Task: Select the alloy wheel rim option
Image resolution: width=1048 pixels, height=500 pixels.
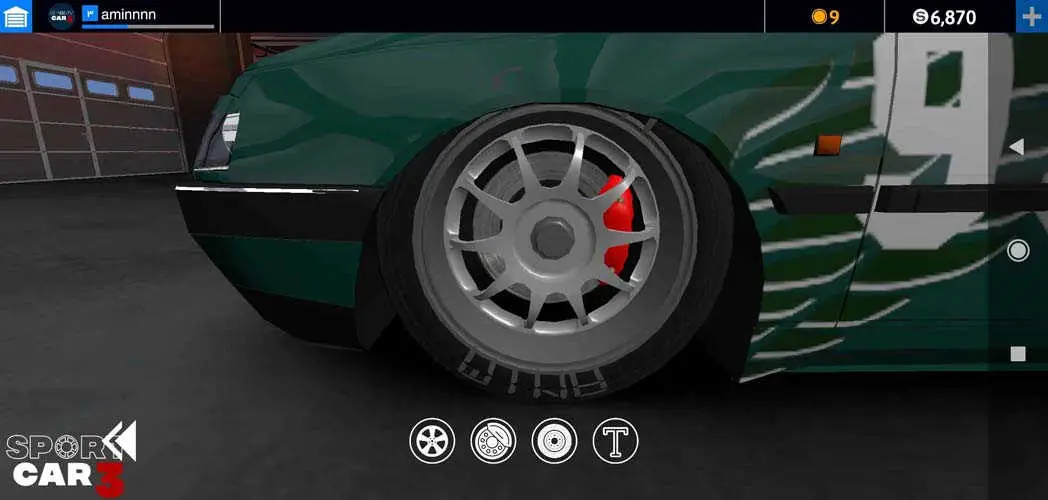Action: point(432,441)
